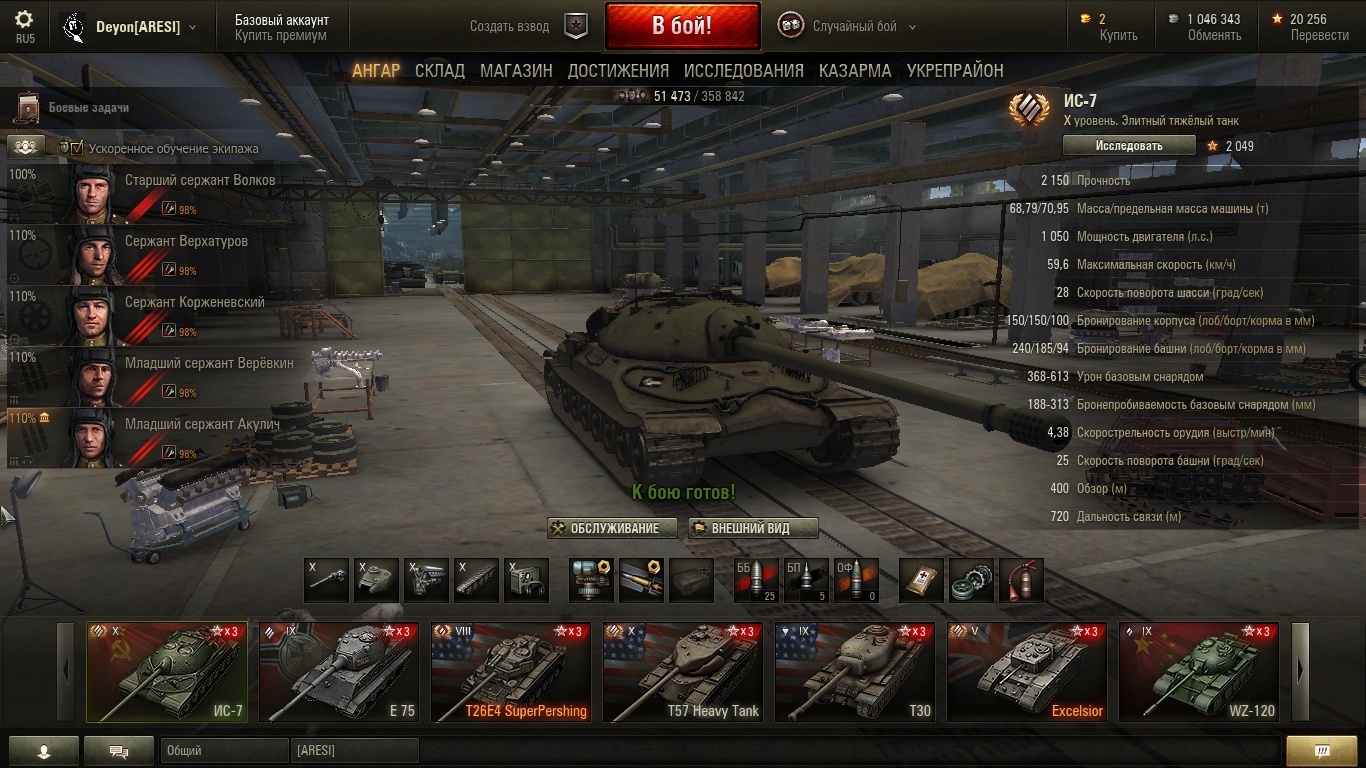This screenshot has width=1366, height=768.
Task: Open the УКРЕПРАЙОН tab
Action: (x=955, y=70)
